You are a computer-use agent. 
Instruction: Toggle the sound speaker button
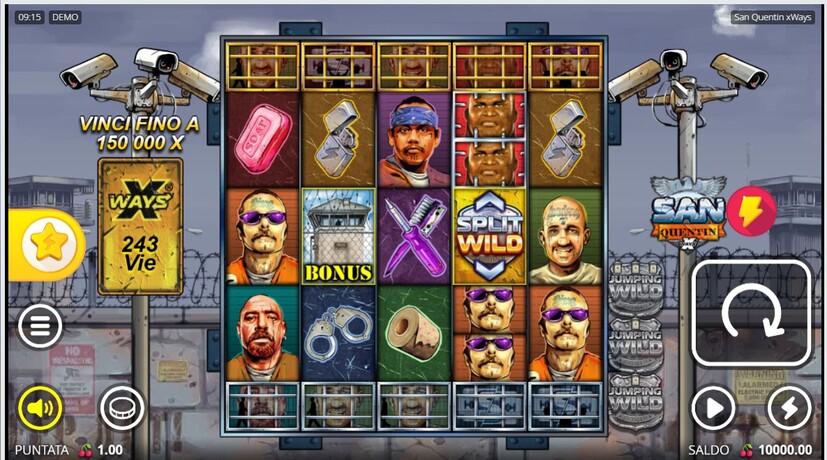click(40, 407)
